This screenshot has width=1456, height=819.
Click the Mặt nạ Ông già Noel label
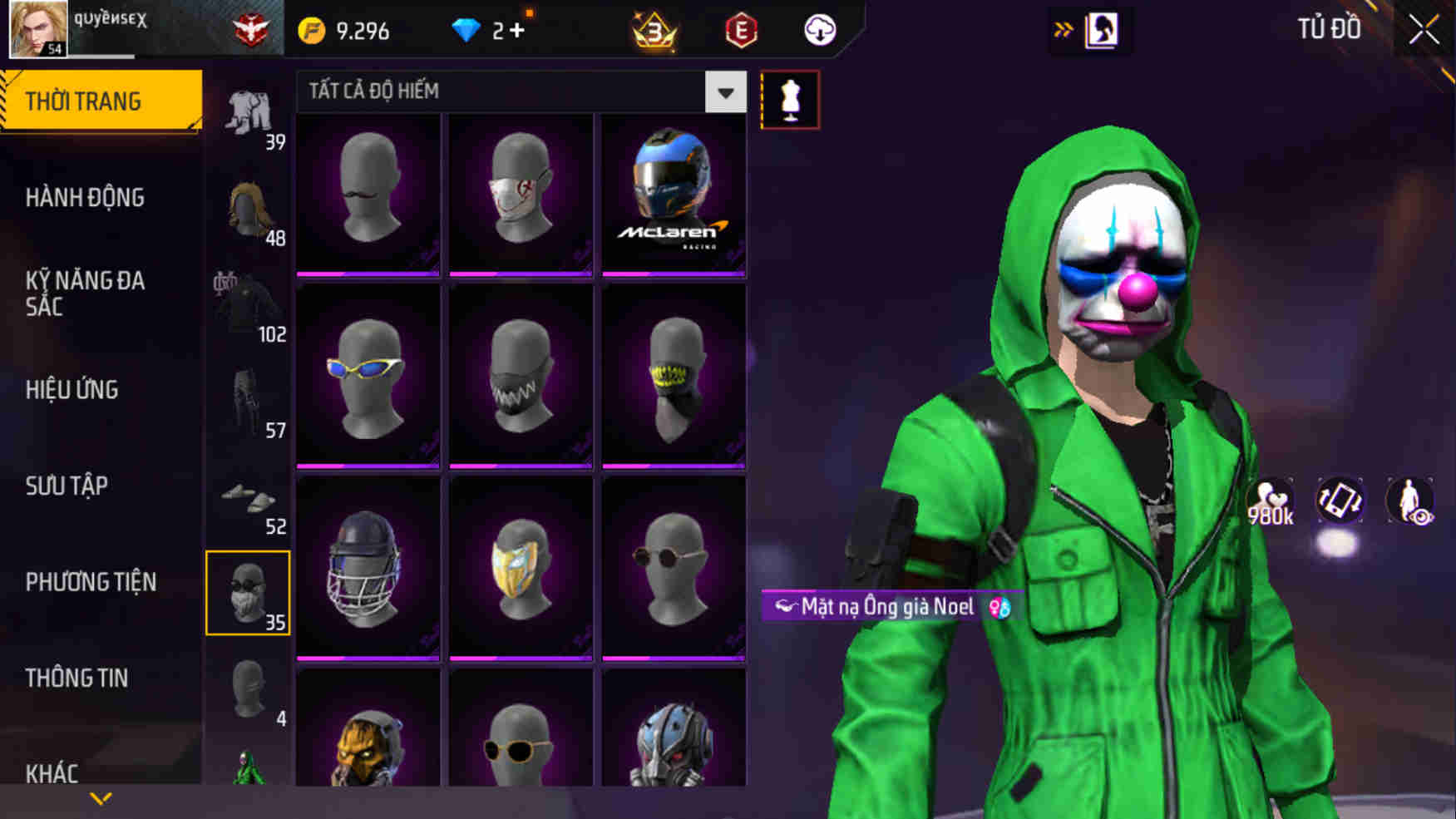tap(885, 607)
